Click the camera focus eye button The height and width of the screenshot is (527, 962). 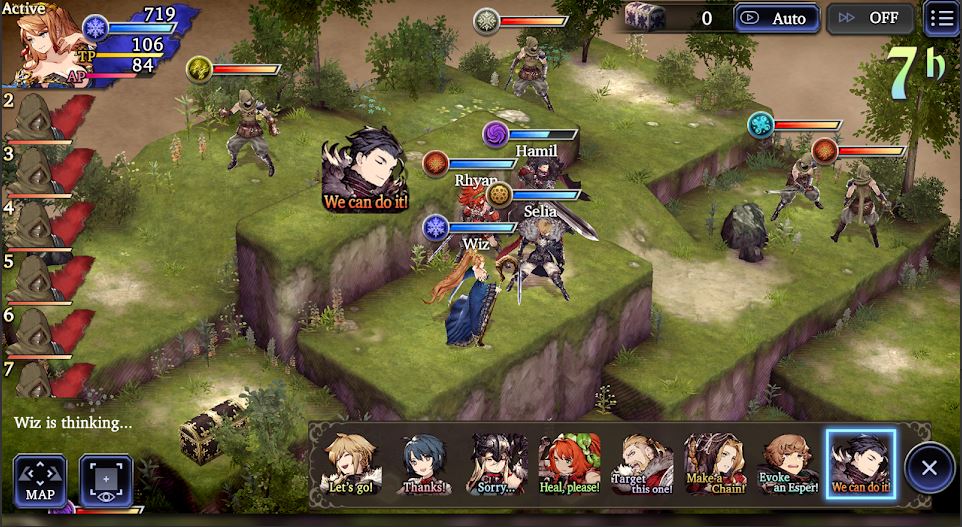click(106, 481)
